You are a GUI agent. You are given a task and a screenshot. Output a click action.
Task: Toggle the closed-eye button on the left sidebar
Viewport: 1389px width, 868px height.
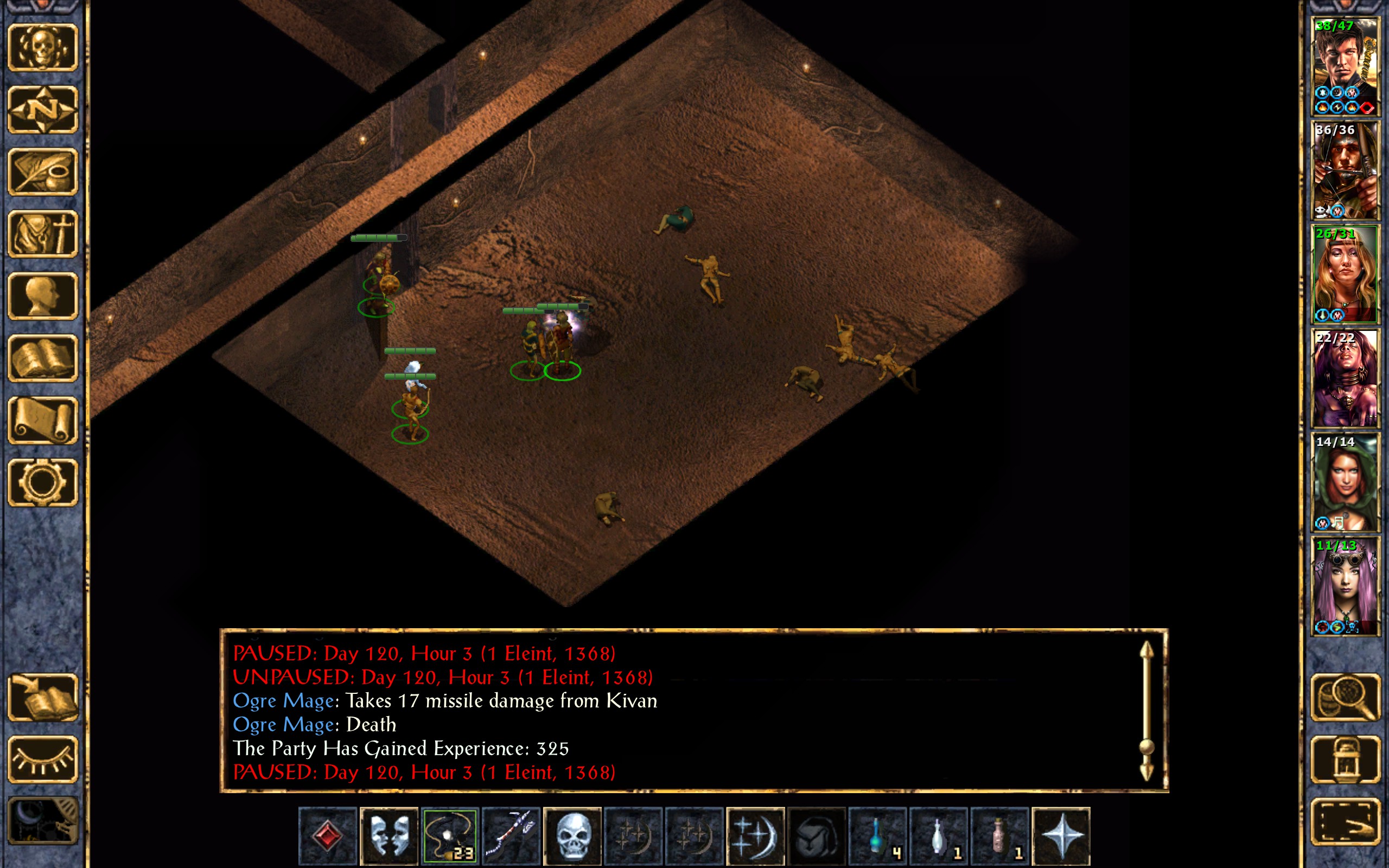(x=43, y=759)
